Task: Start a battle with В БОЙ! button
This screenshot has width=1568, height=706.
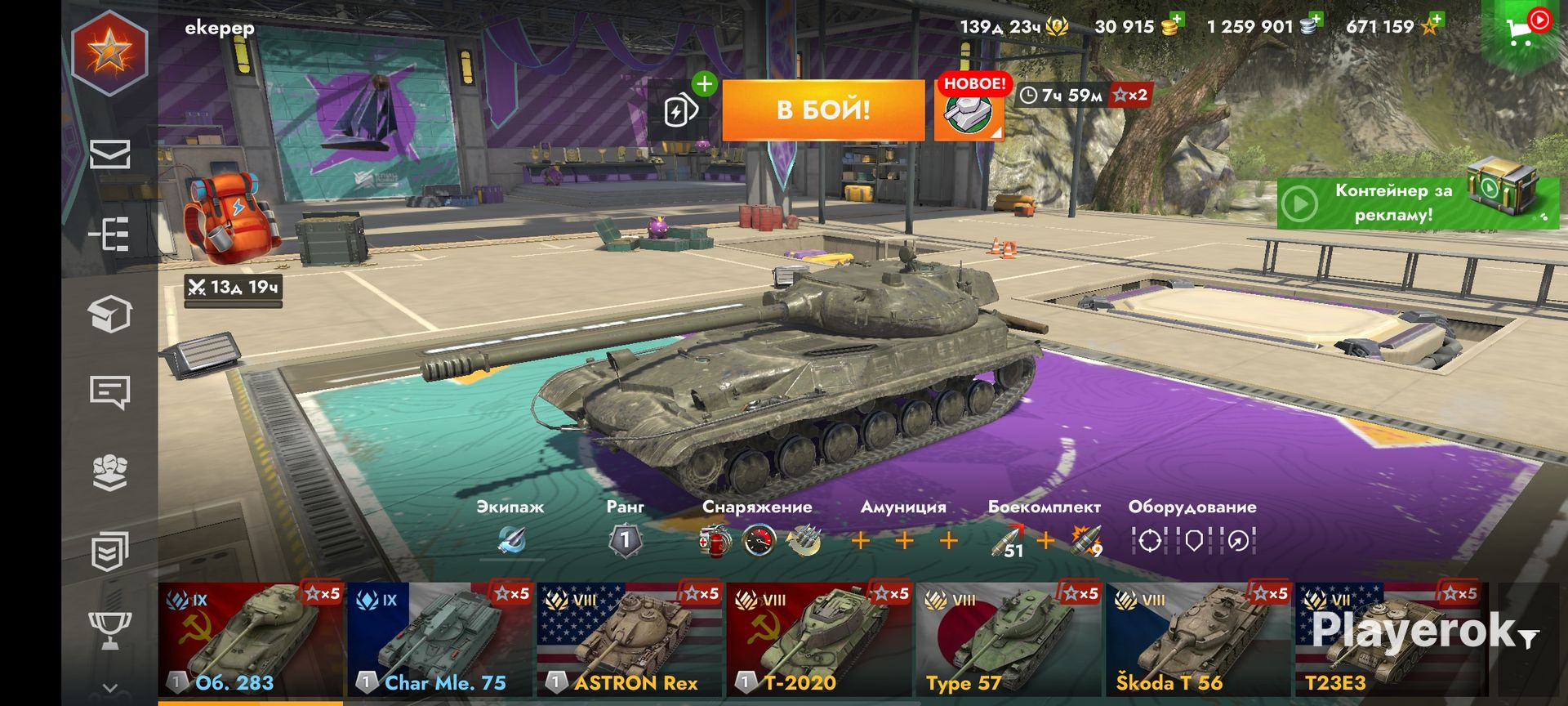Action: pos(823,109)
